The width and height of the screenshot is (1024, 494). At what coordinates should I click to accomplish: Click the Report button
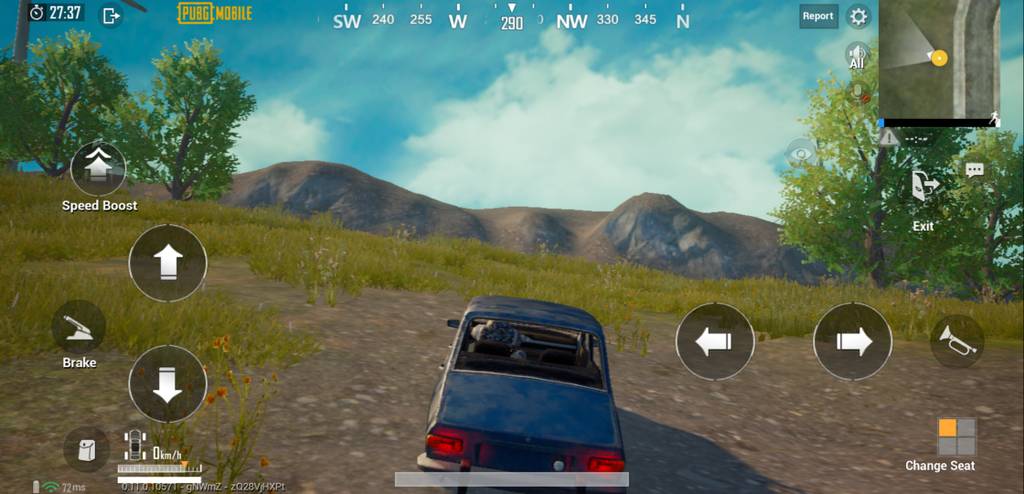click(x=818, y=16)
